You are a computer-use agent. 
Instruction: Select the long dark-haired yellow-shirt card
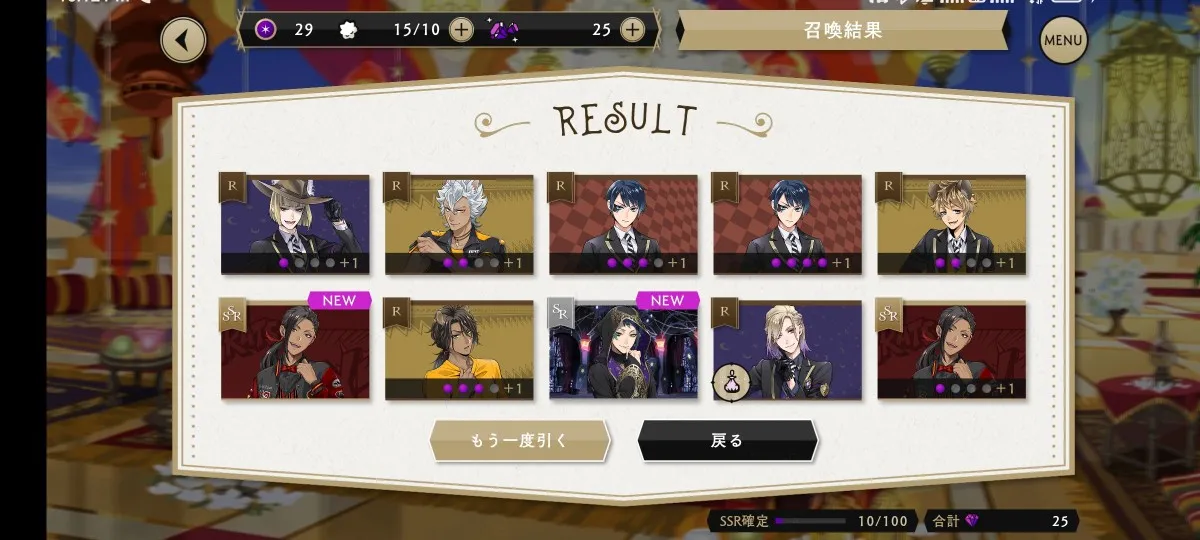coord(459,349)
